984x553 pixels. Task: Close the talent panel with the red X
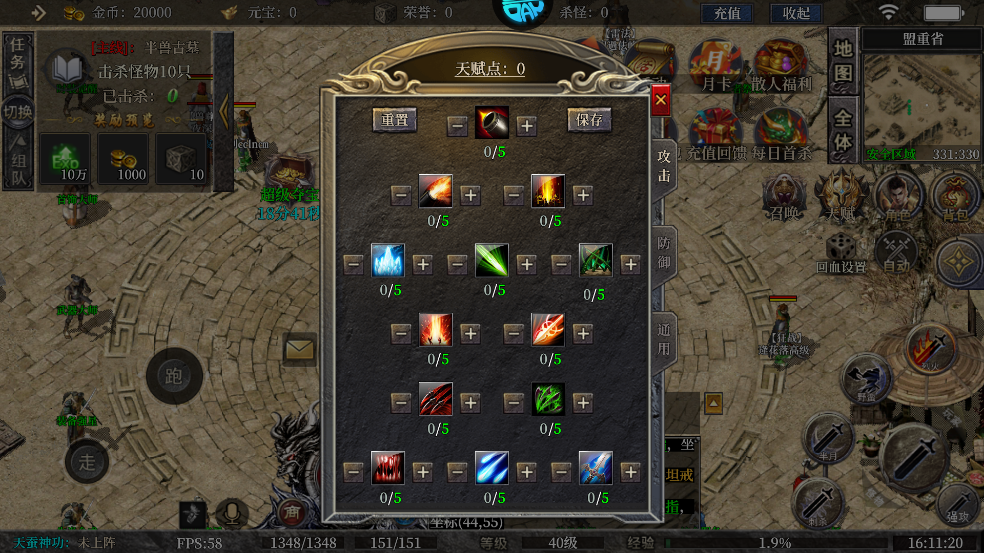[x=660, y=100]
